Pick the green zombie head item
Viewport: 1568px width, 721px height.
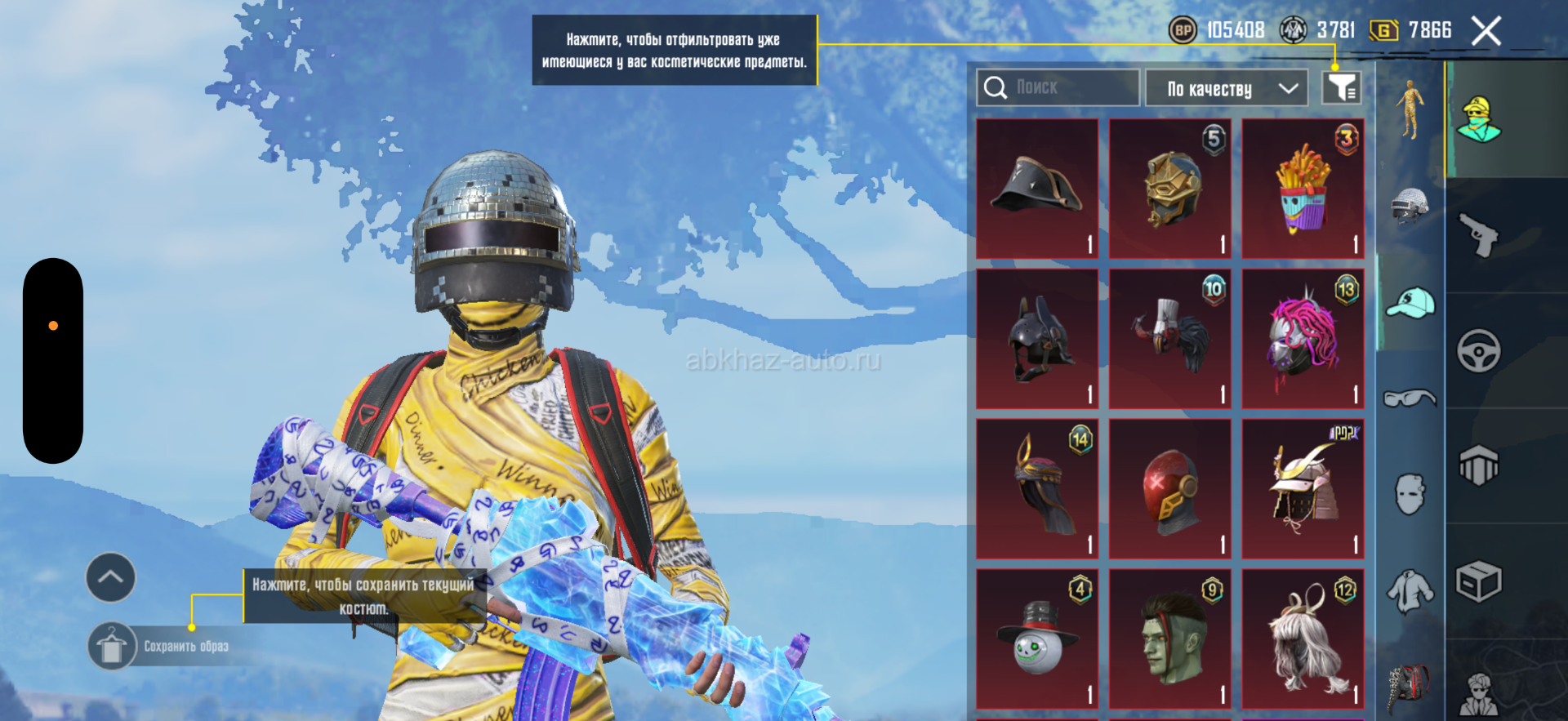tap(1170, 639)
